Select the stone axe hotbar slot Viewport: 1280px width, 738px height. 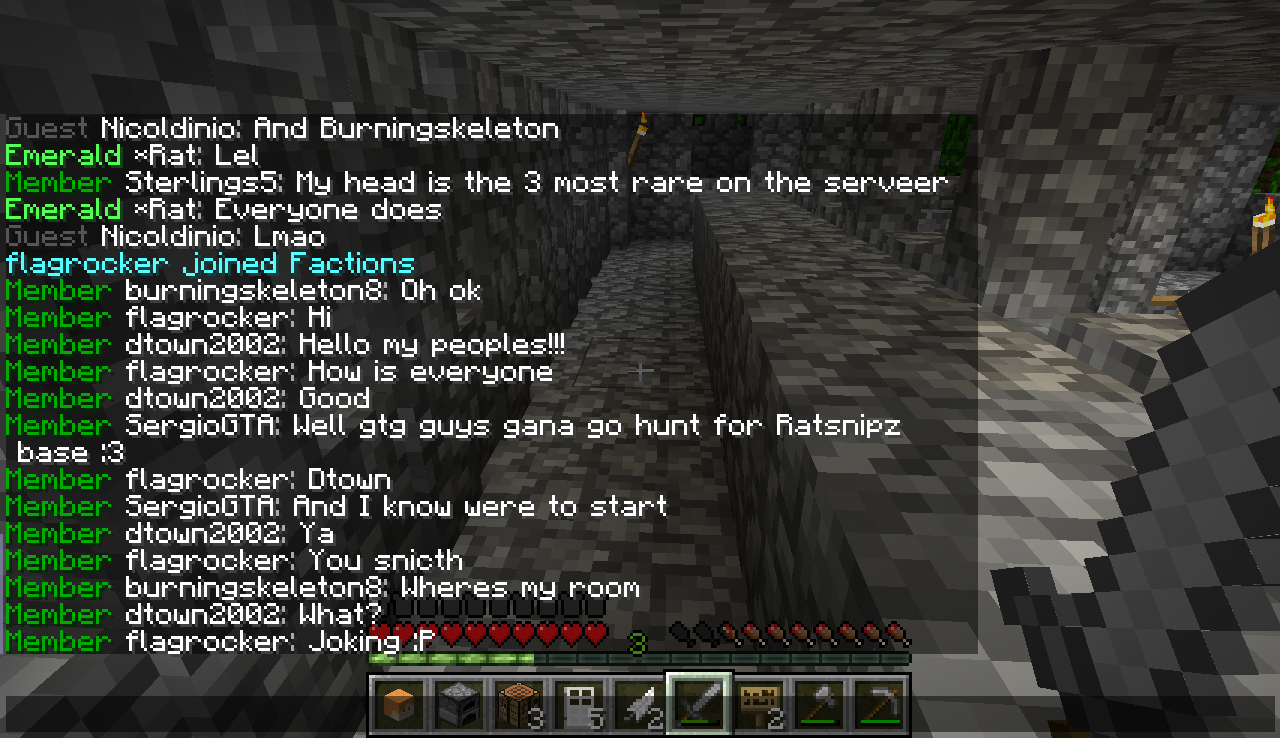tap(819, 705)
